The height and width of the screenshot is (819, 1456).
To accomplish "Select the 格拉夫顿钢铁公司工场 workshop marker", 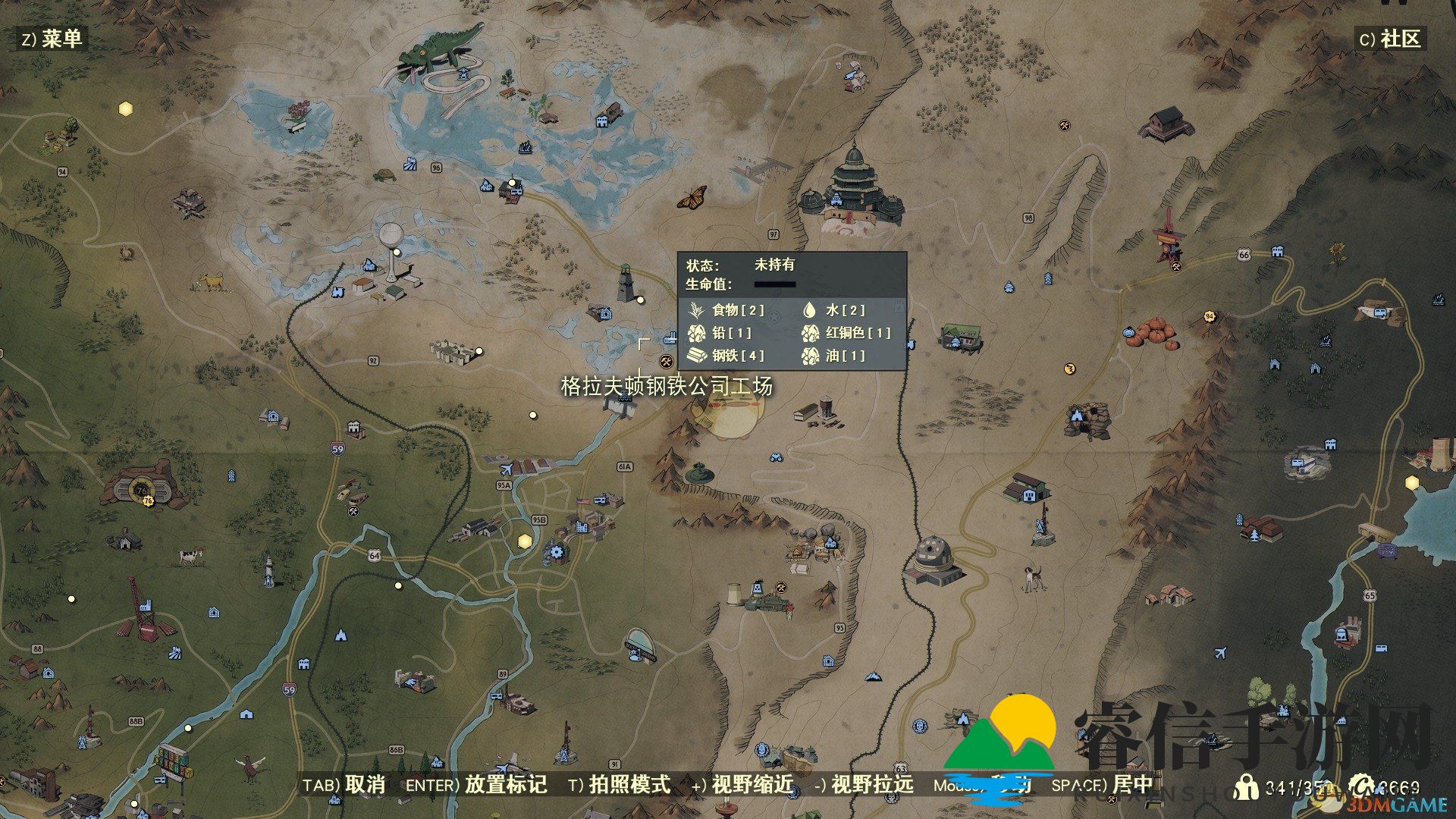I will pos(667,361).
